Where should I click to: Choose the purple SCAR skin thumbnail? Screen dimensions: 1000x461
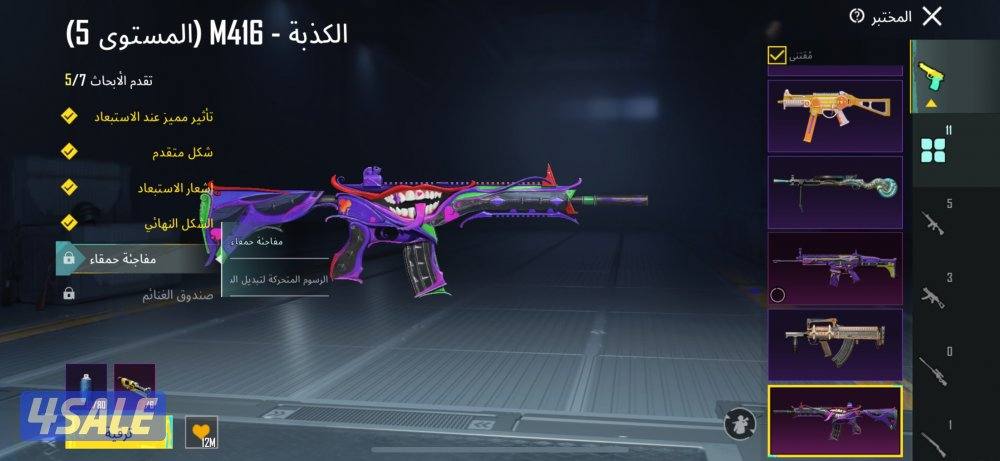[835, 268]
